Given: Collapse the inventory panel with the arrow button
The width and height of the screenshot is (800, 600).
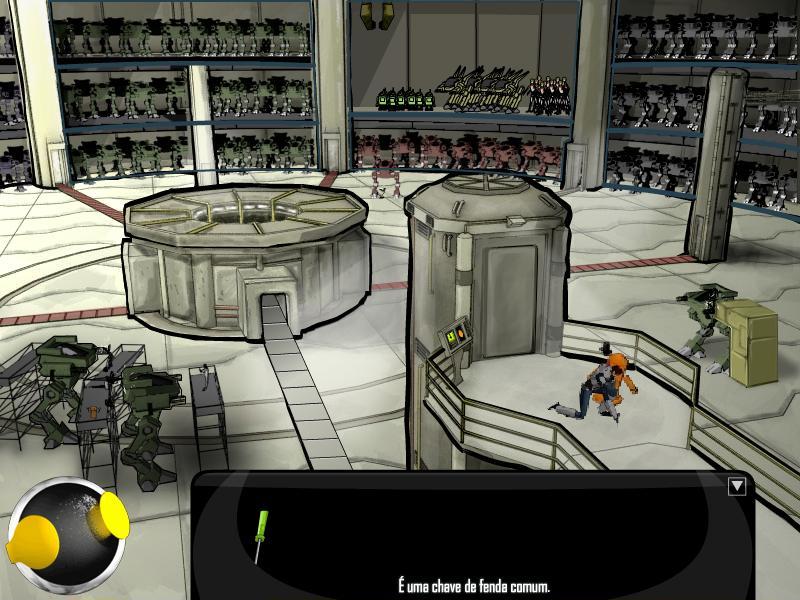Looking at the screenshot, I should (737, 486).
